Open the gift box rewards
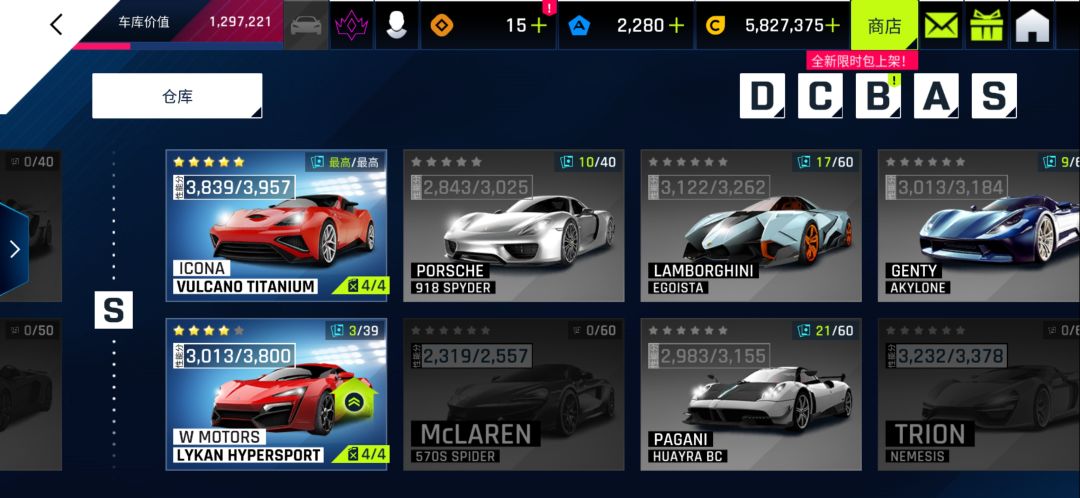Screen dimensions: 1080x498 (x=986, y=26)
